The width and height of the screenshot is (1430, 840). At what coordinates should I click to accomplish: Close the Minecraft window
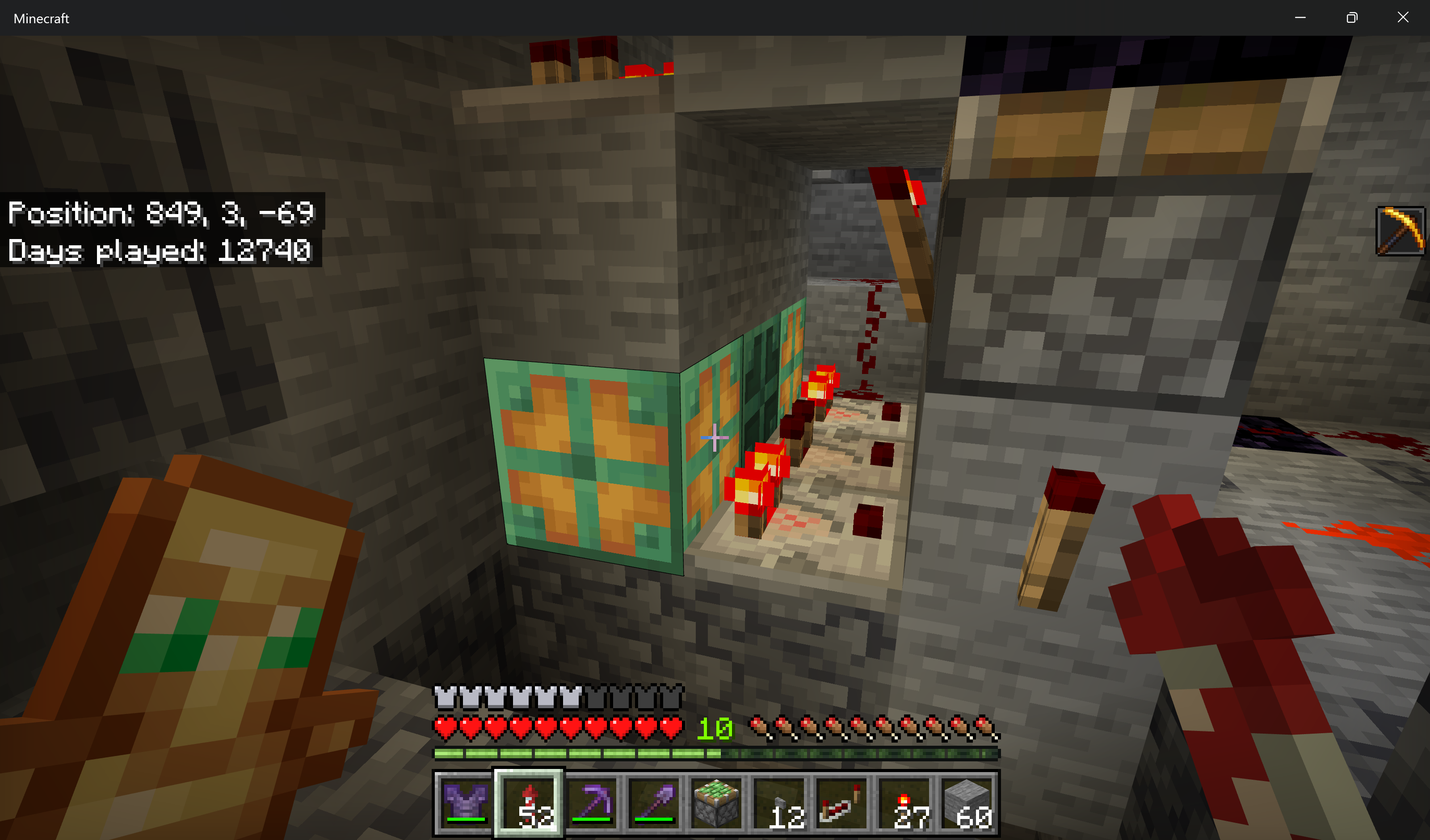(x=1403, y=17)
